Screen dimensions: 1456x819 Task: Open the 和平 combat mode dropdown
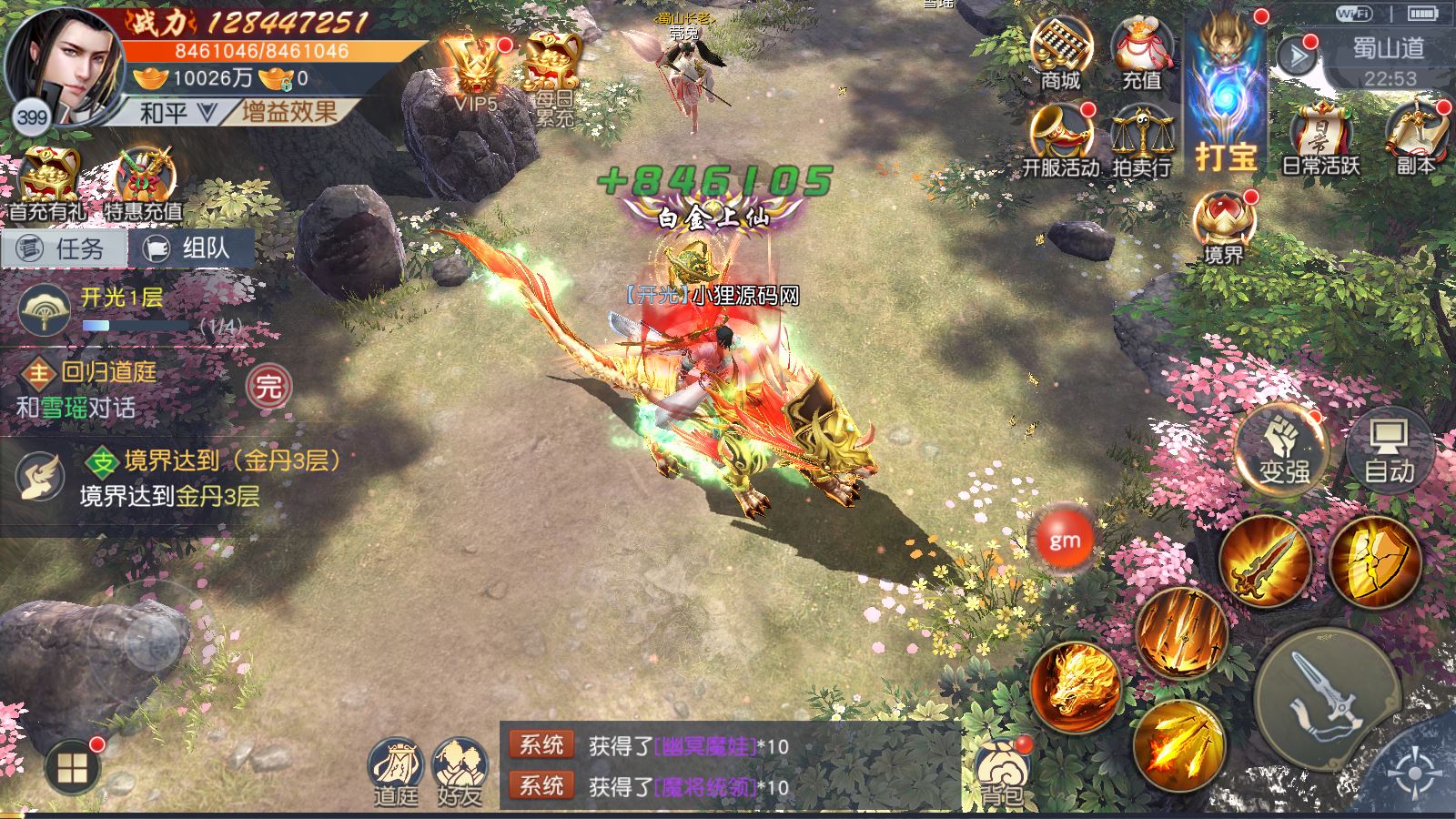(177, 113)
